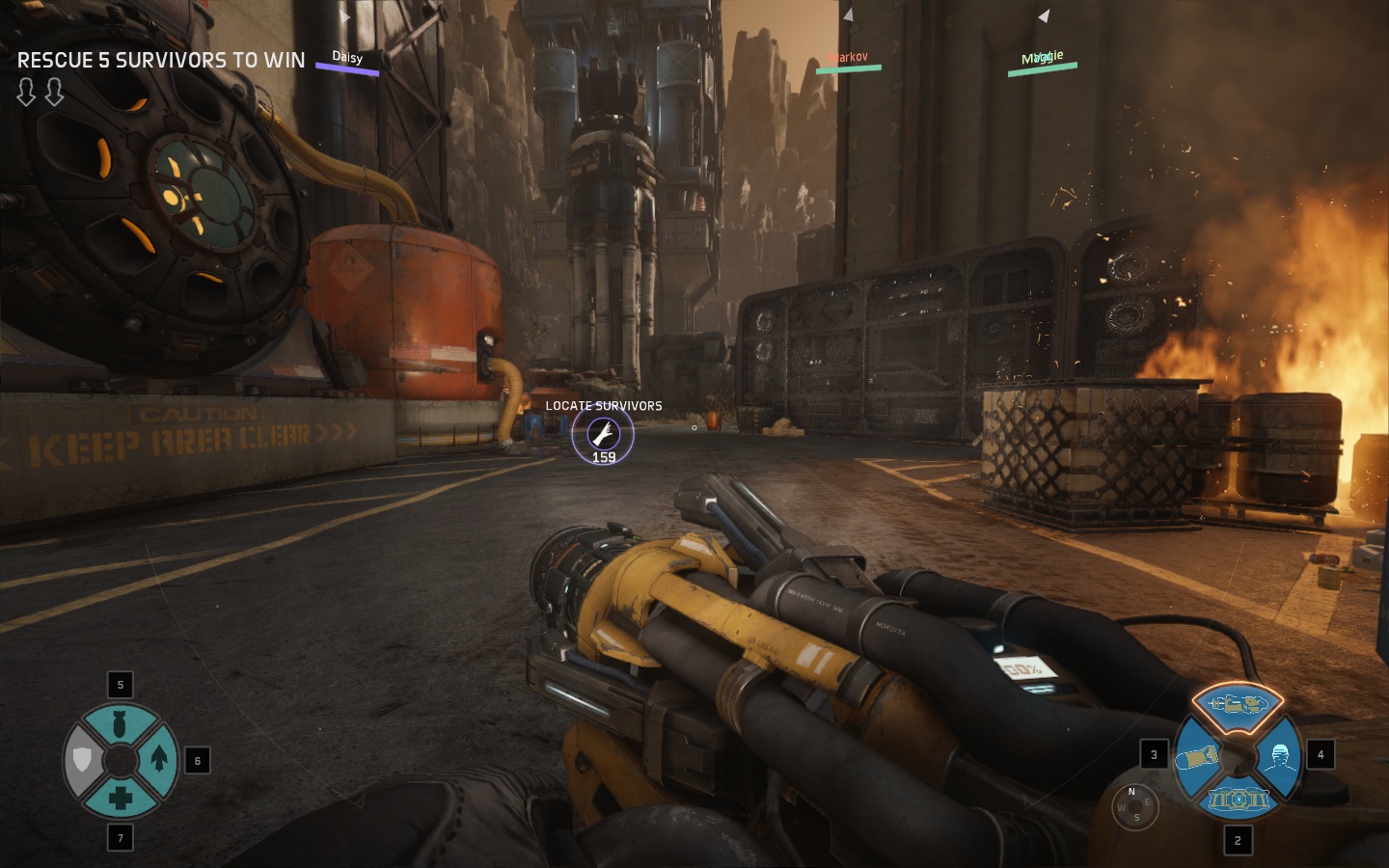Activate the upward arrow ability segment
This screenshot has width=1389, height=868.
[159, 760]
